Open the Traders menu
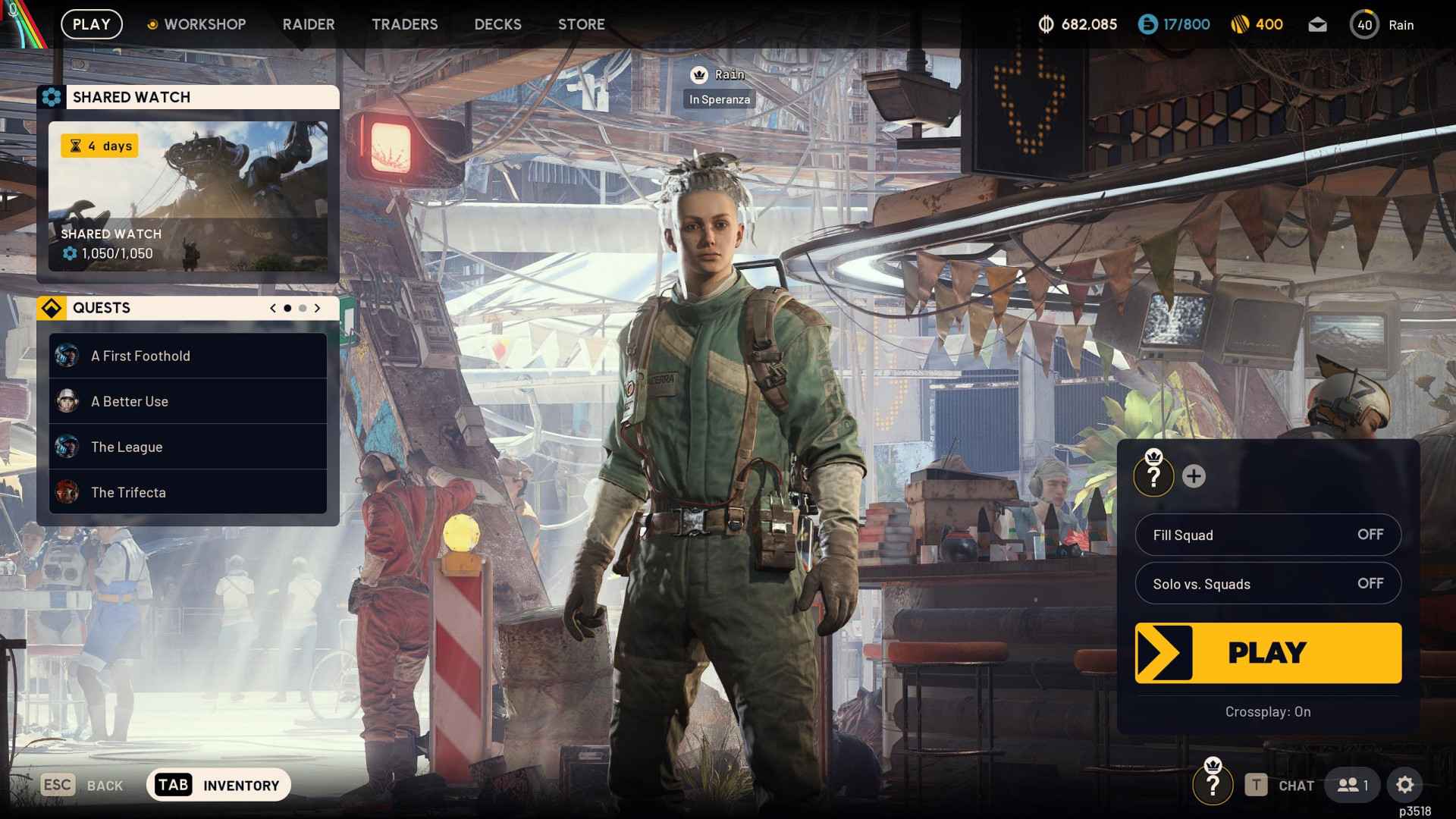The height and width of the screenshot is (819, 1456). click(404, 24)
